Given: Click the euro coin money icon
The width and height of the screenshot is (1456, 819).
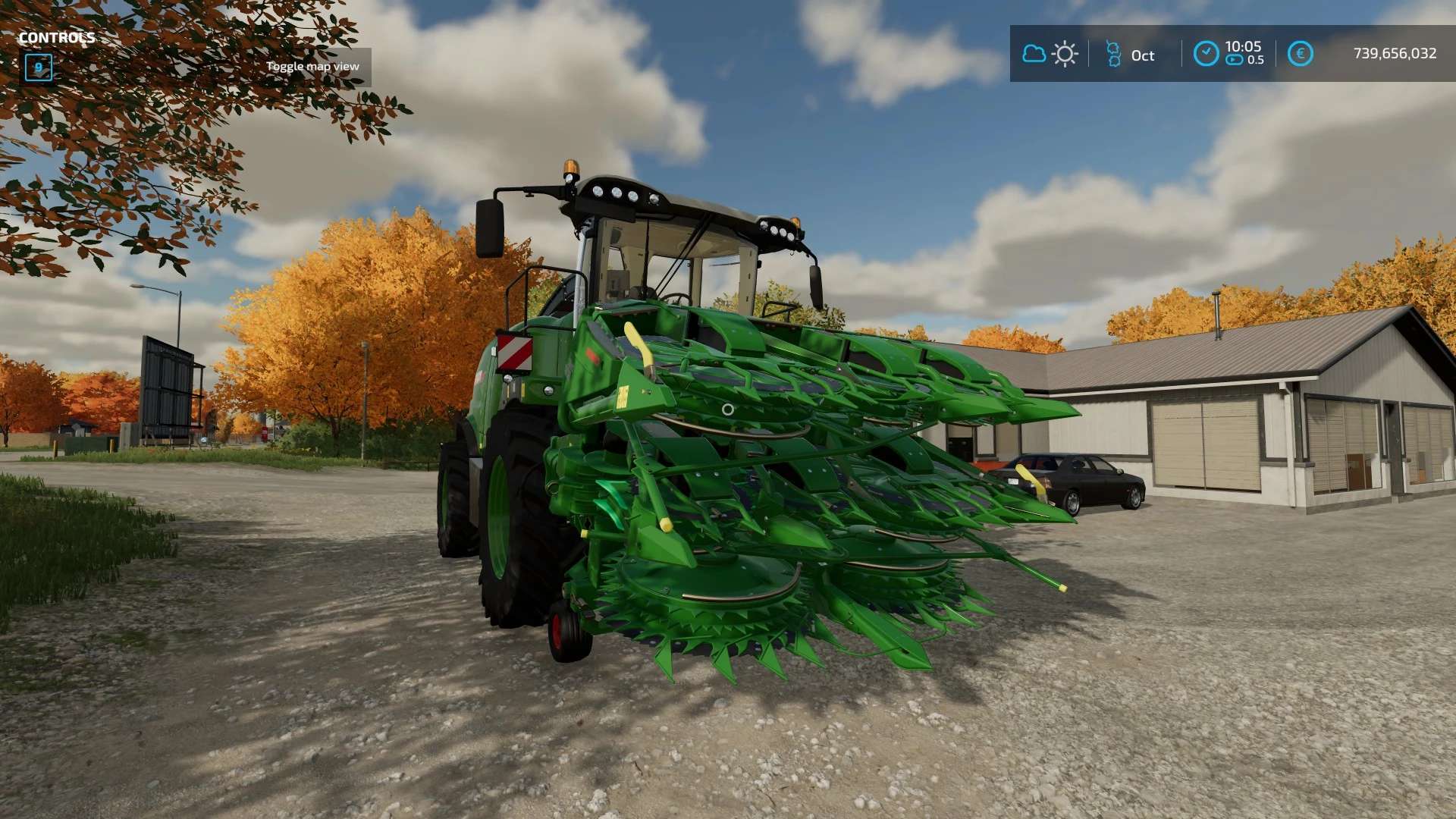Looking at the screenshot, I should (1300, 54).
